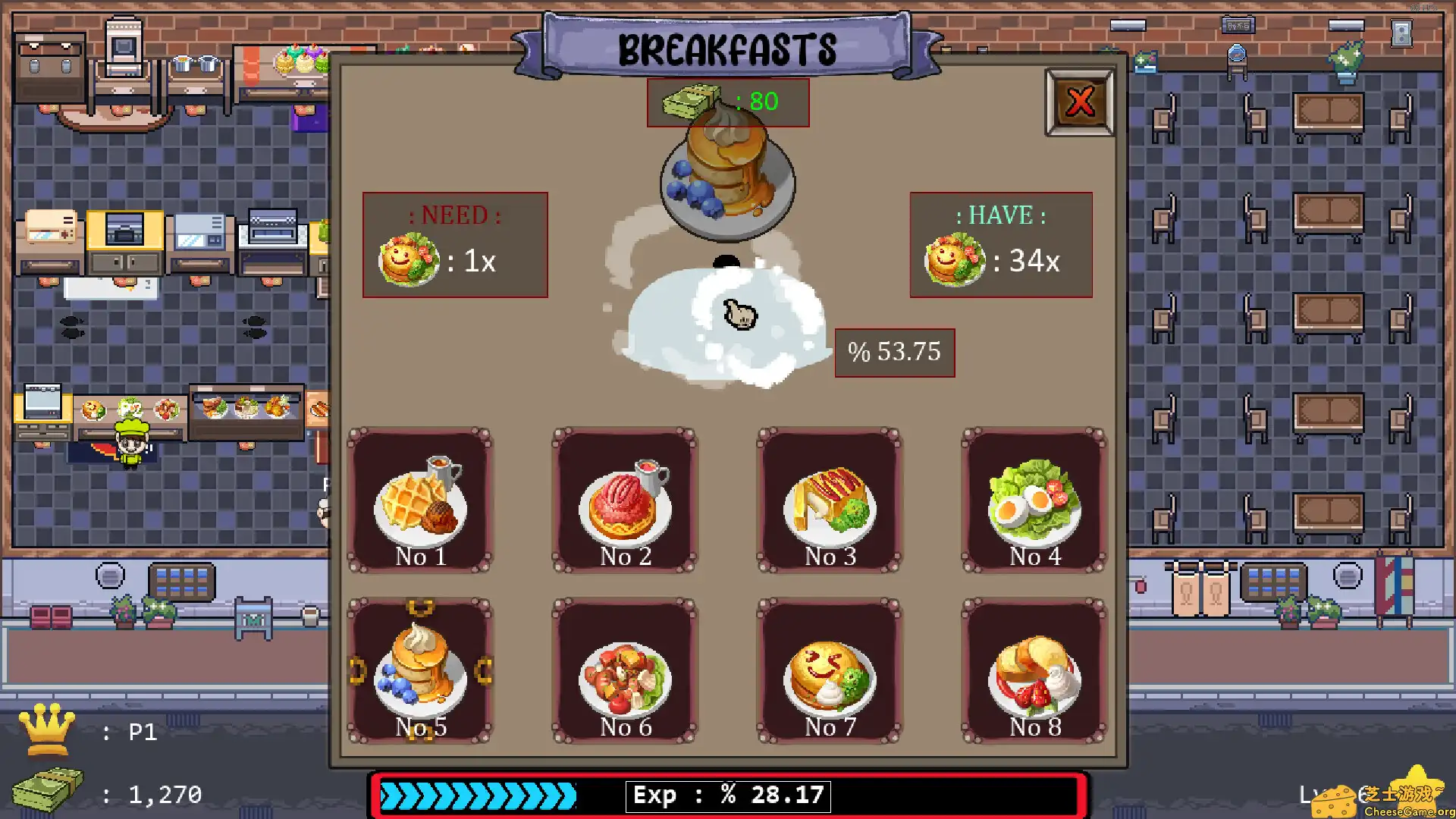This screenshot has height=819, width=1456.
Task: Click the % 53.75 completion label
Action: (x=895, y=352)
